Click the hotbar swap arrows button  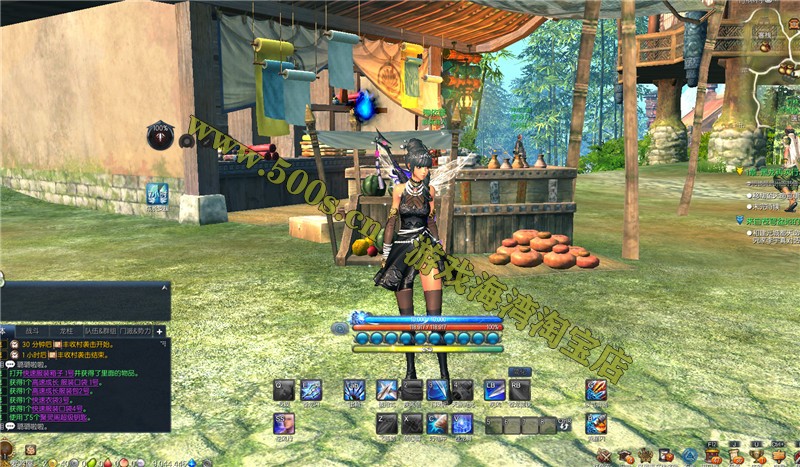tap(564, 426)
